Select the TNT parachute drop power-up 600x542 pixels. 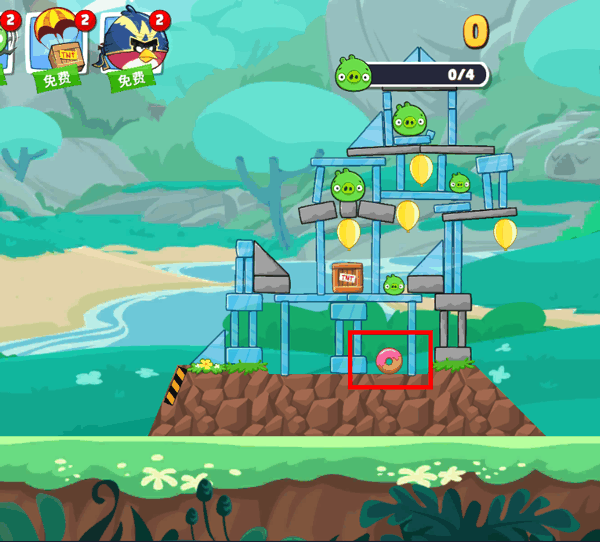coord(58,47)
